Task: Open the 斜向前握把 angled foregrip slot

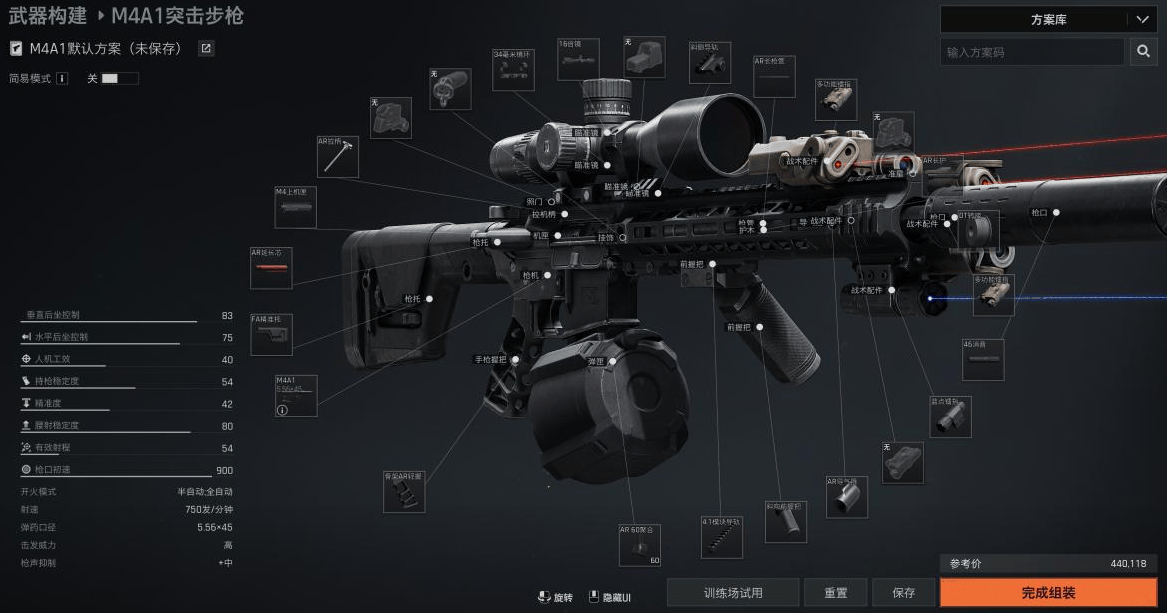Action: coord(785,522)
